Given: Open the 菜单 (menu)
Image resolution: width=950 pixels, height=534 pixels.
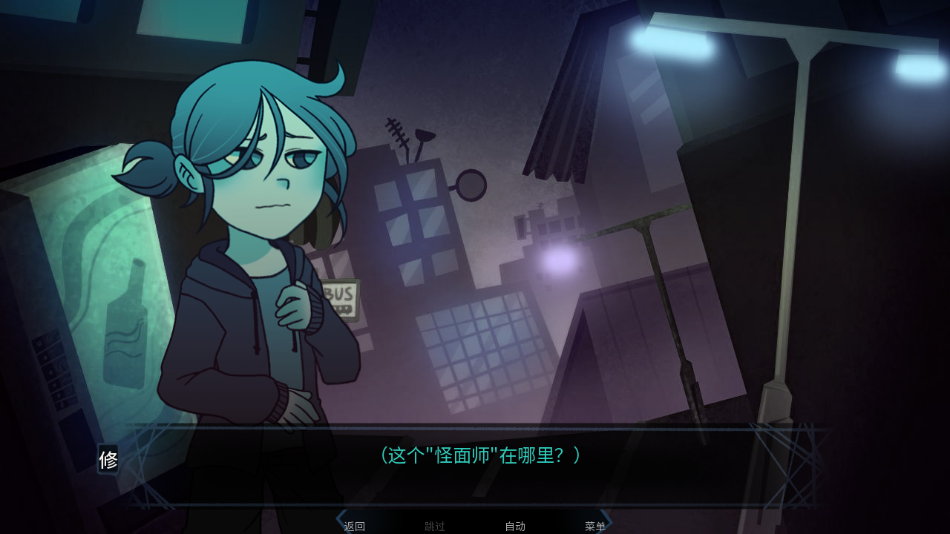Looking at the screenshot, I should click(x=595, y=526).
